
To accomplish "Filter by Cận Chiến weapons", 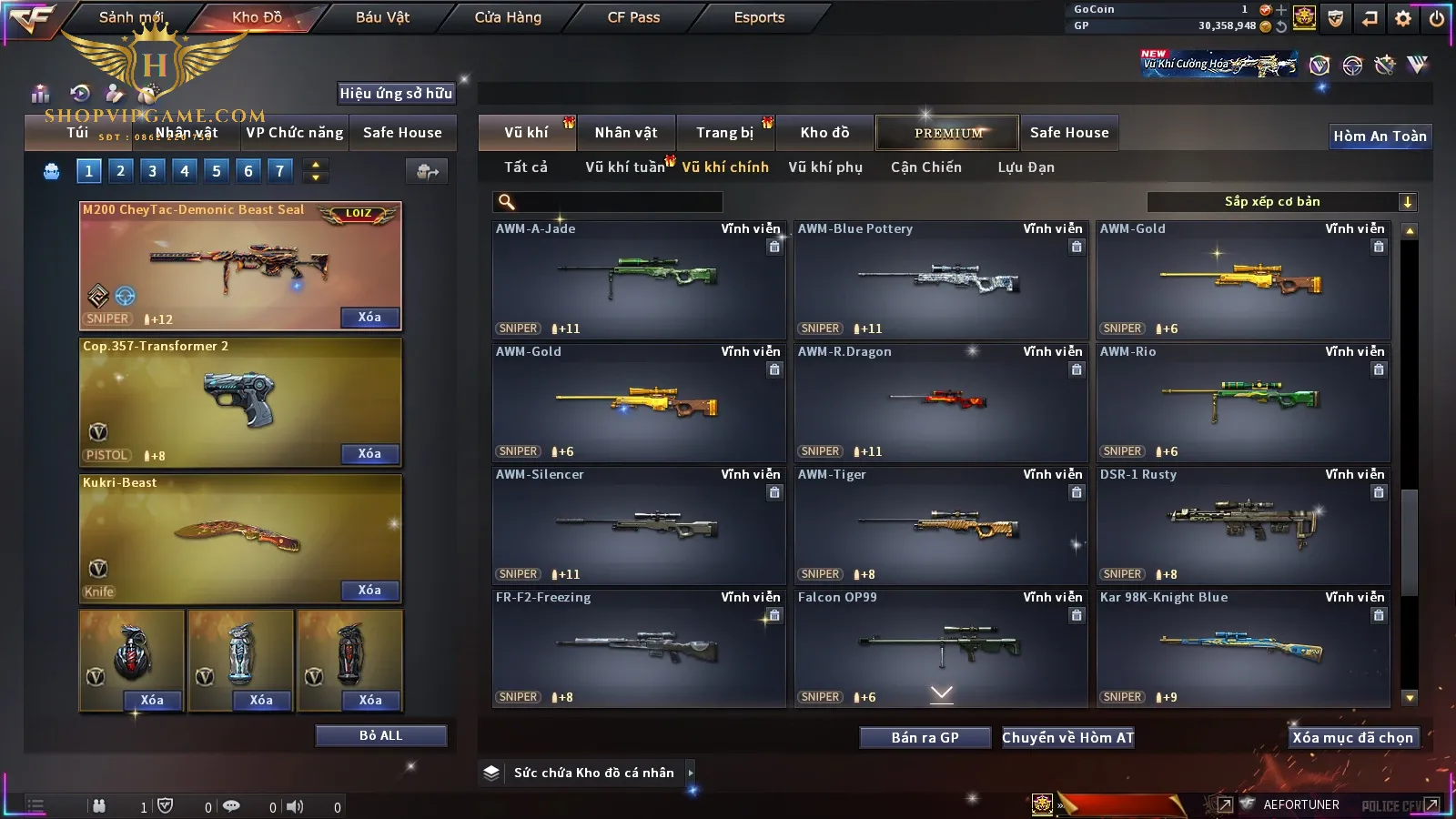I will click(x=925, y=167).
